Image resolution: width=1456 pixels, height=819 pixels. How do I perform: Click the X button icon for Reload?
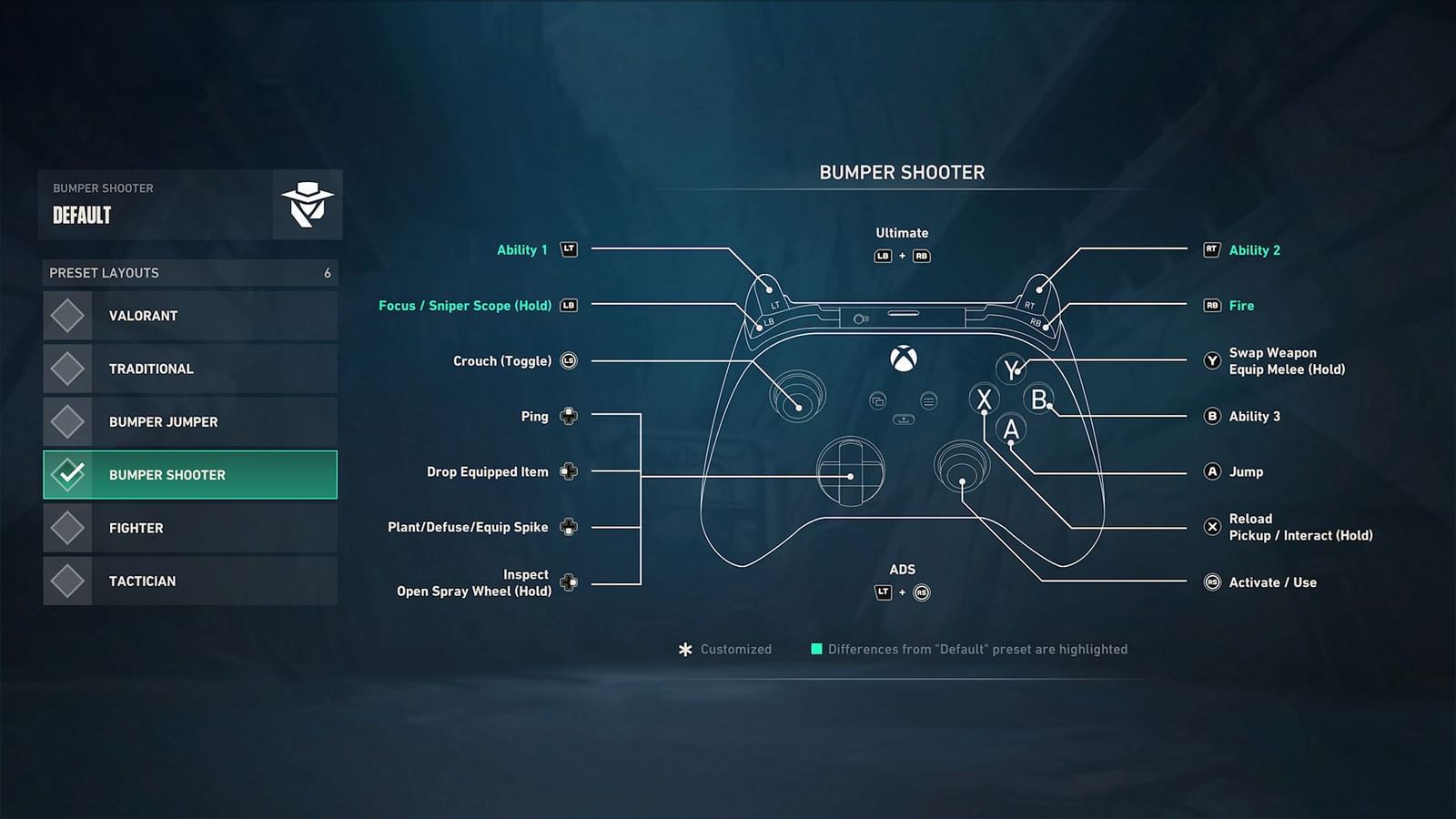tap(1212, 527)
